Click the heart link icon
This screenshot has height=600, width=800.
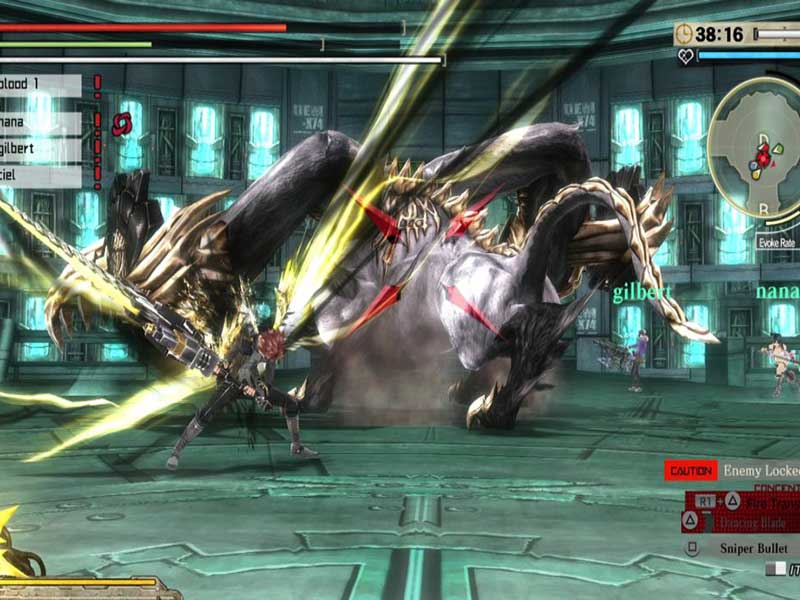pyautogui.click(x=685, y=57)
